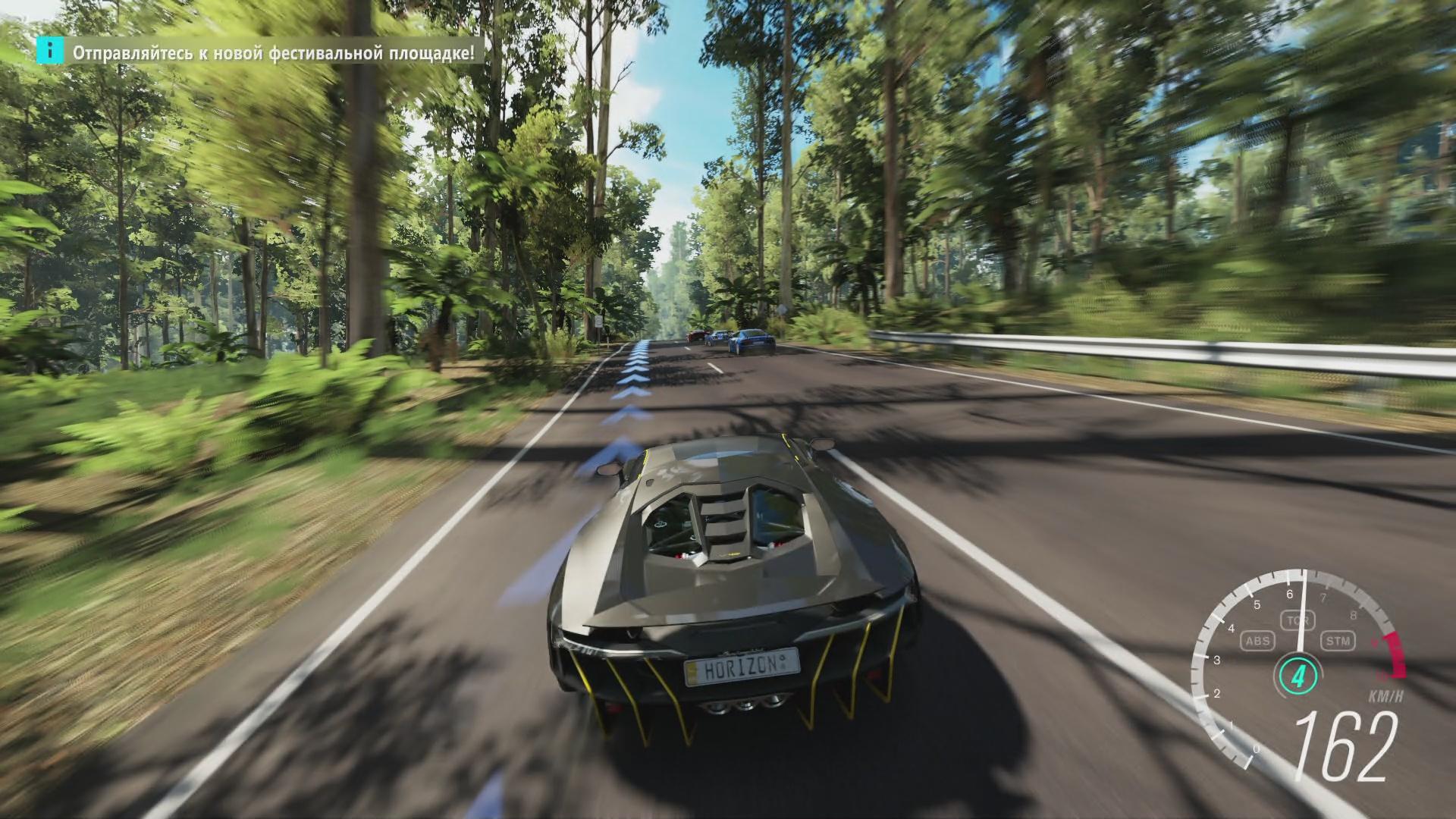The height and width of the screenshot is (819, 1456).
Task: Click the blue info icon in the notification
Action: coord(51,52)
